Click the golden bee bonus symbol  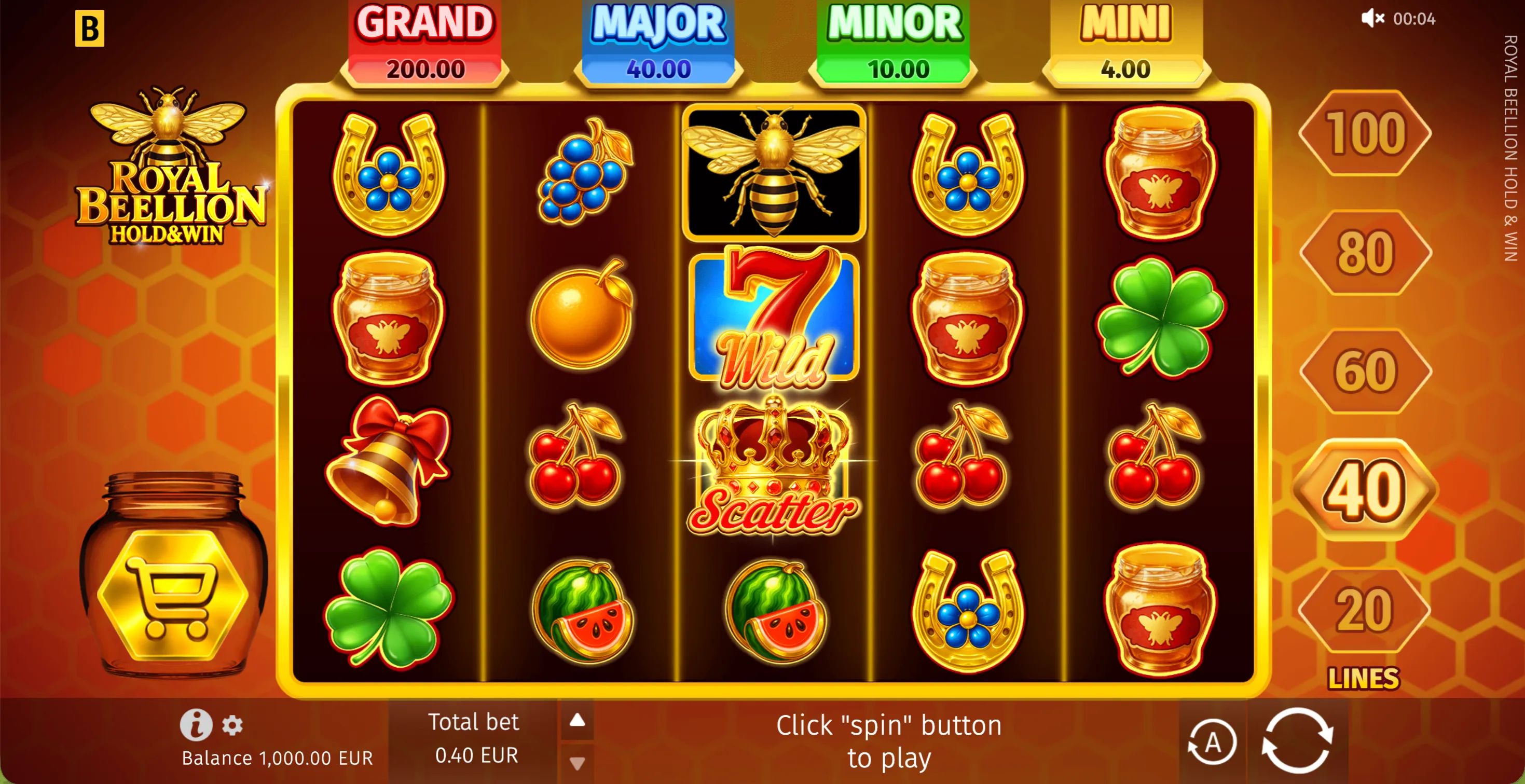pos(774,172)
